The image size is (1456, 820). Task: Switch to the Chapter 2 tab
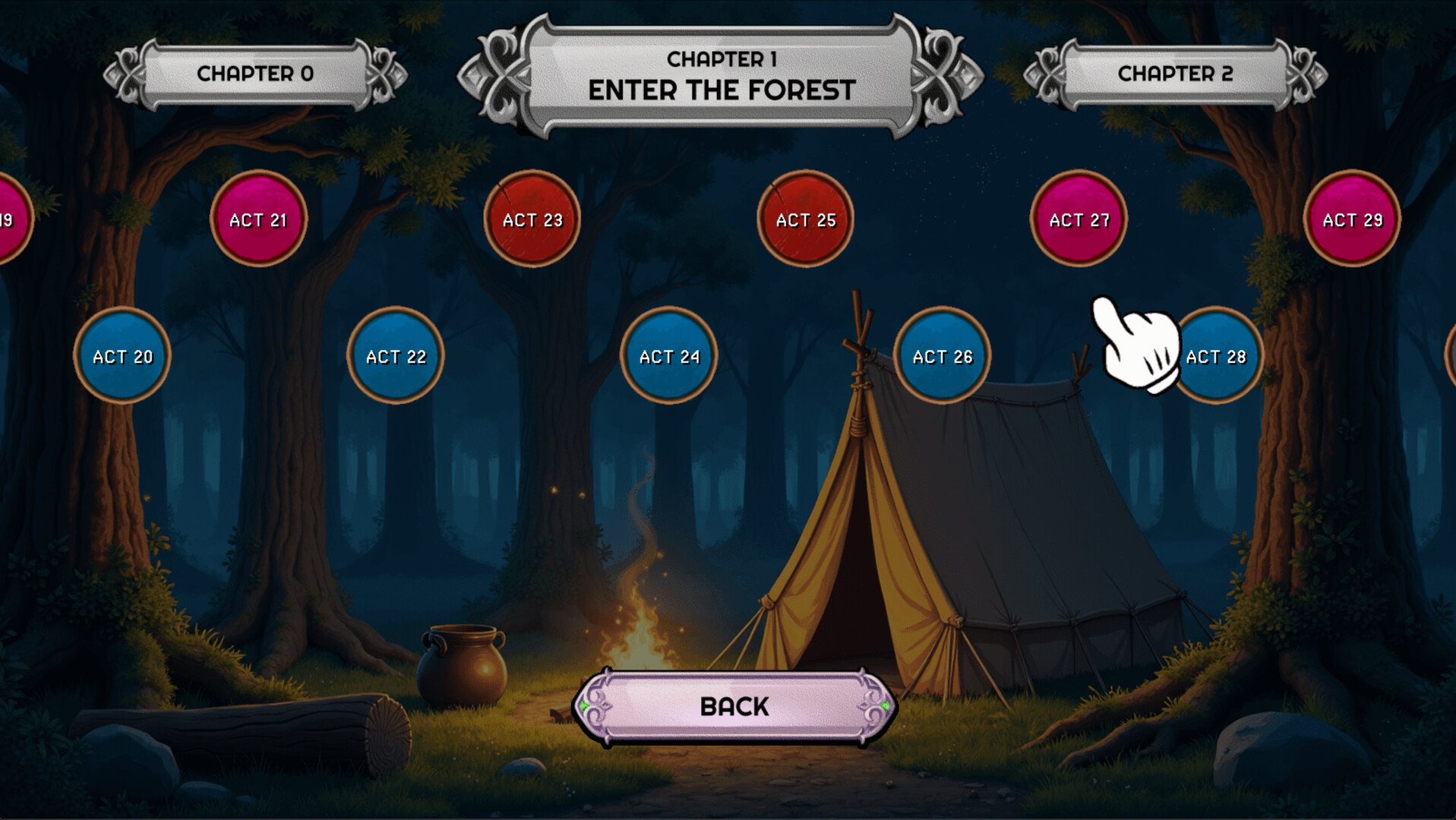[x=1173, y=74]
